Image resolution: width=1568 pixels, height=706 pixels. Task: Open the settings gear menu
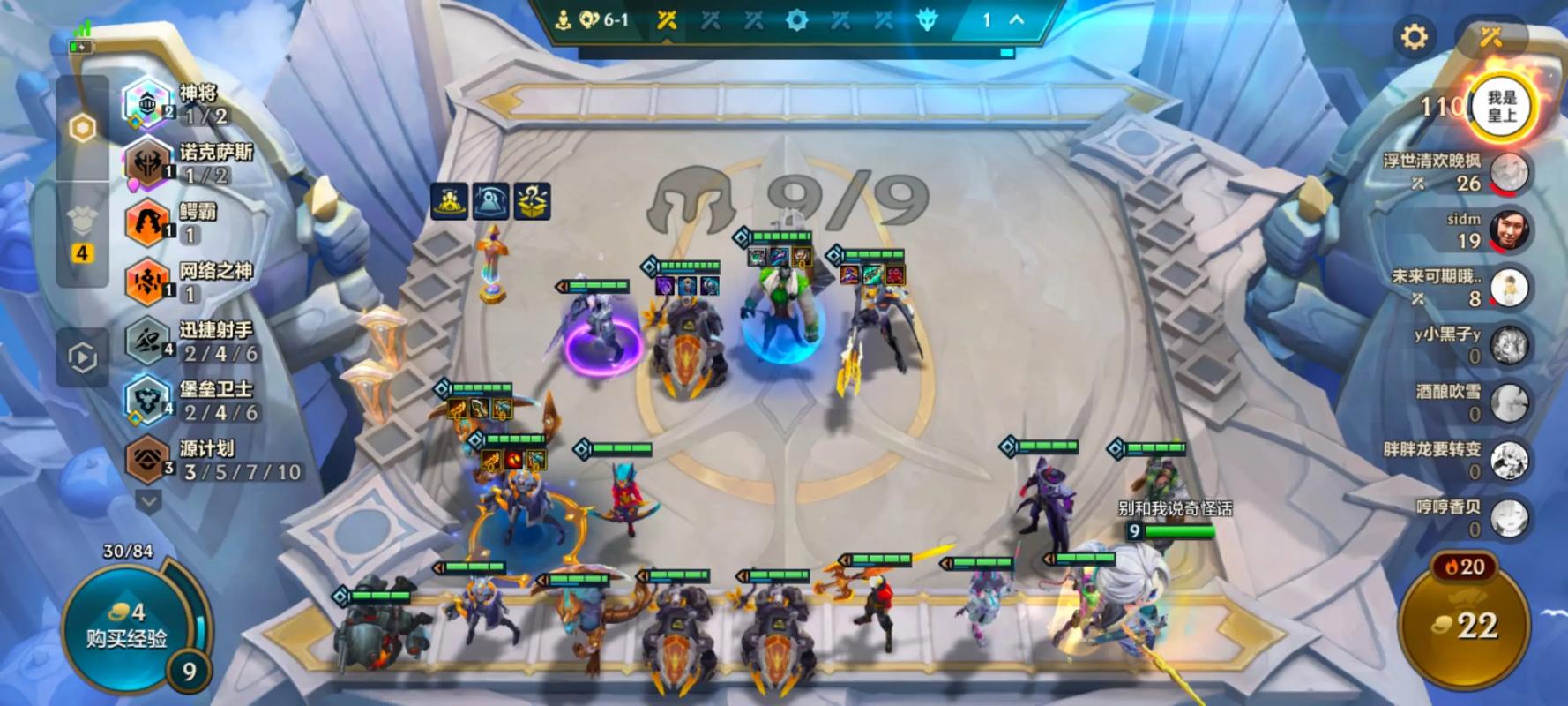[1414, 37]
